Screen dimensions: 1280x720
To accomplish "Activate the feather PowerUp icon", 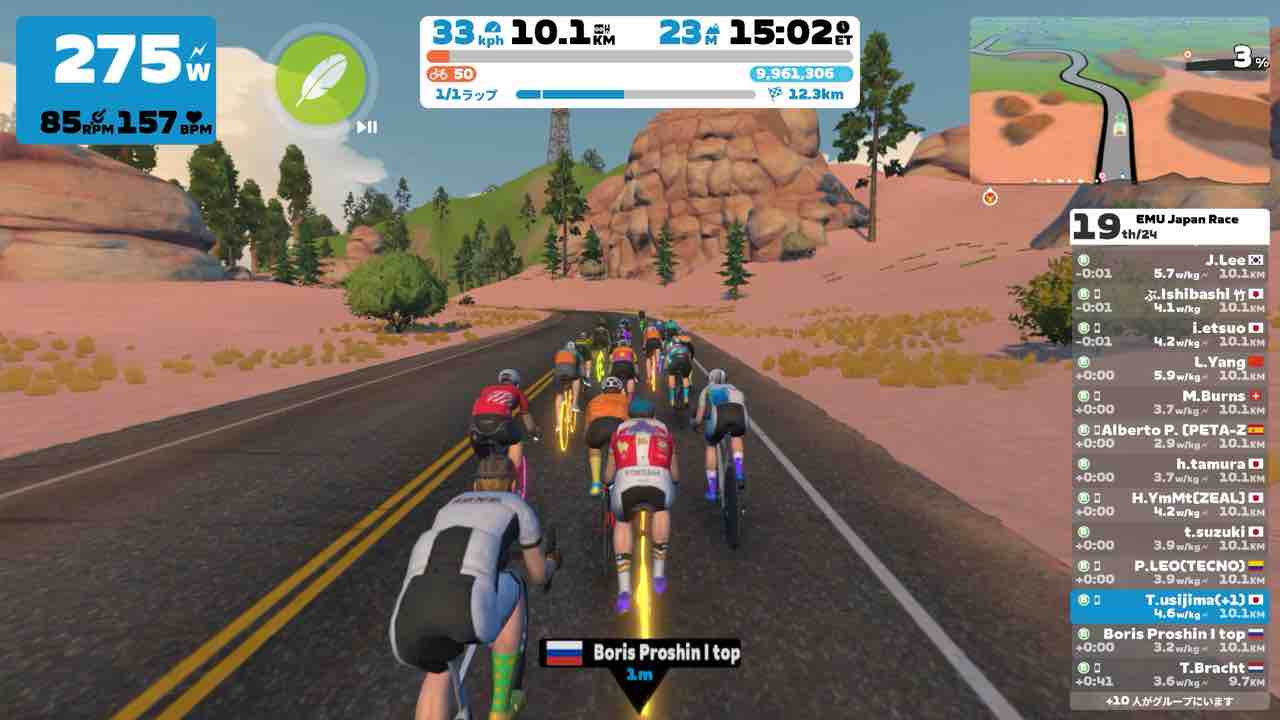I will click(320, 80).
